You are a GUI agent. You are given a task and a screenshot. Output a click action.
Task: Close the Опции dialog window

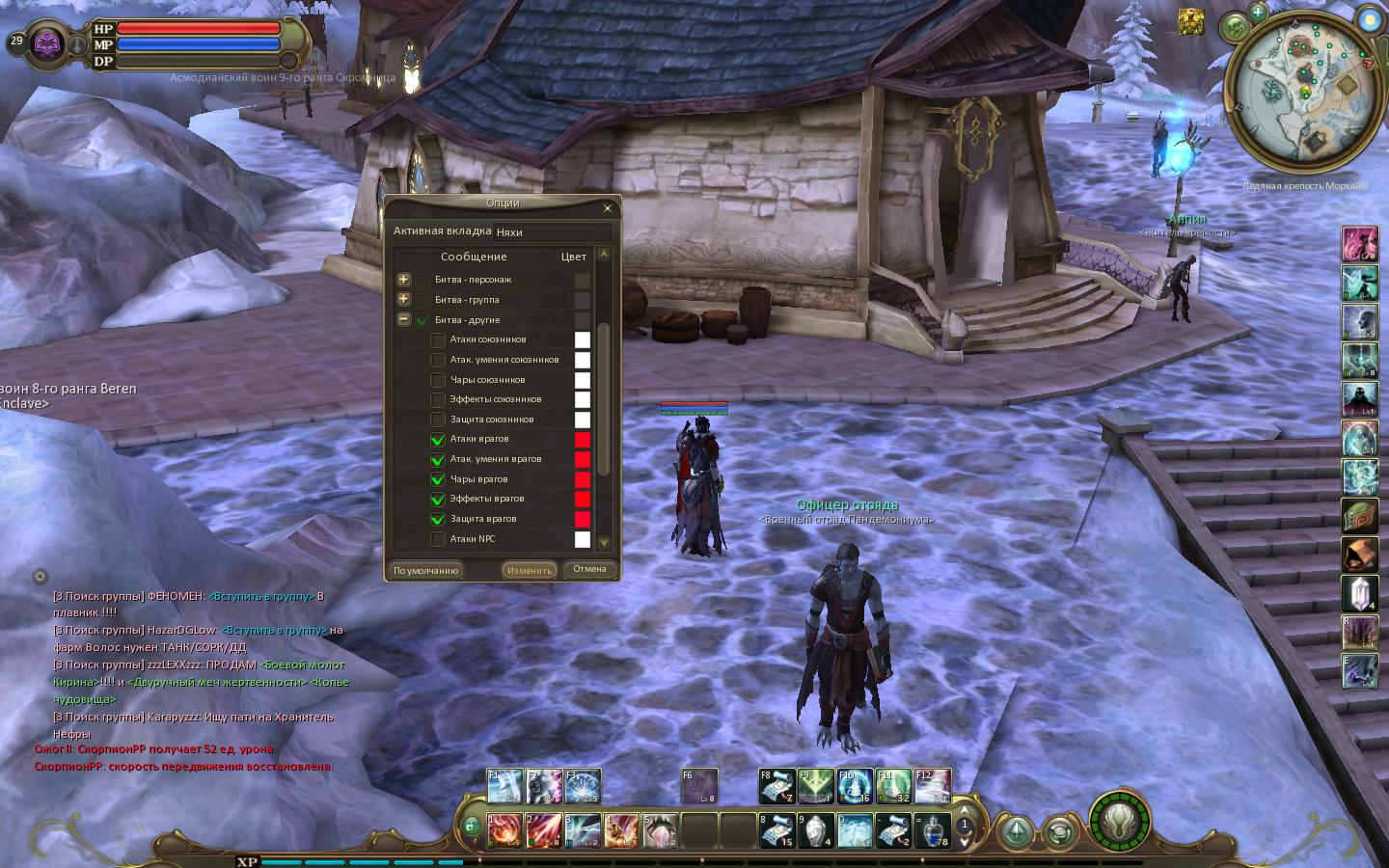click(x=607, y=208)
